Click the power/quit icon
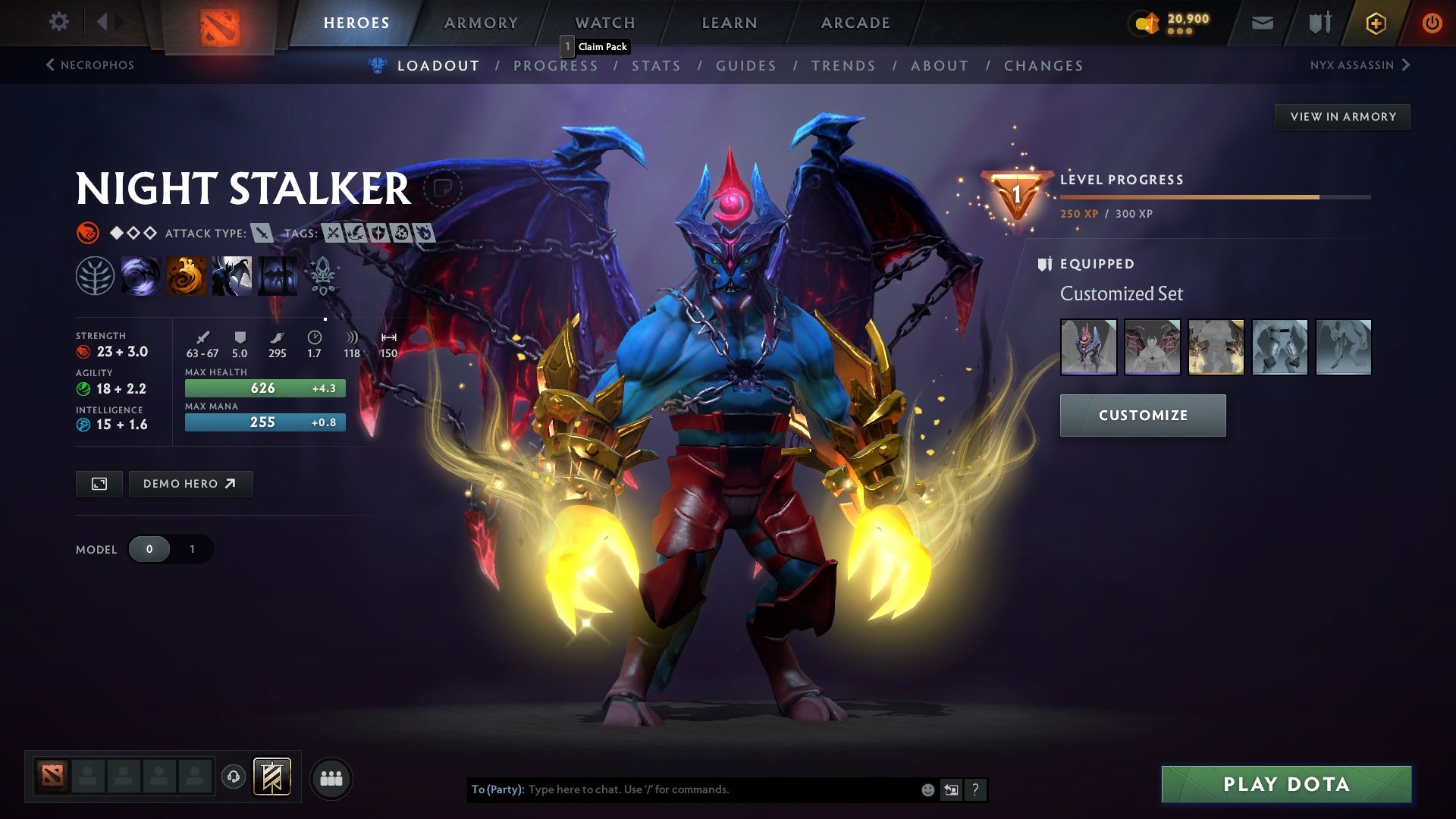 click(1432, 23)
